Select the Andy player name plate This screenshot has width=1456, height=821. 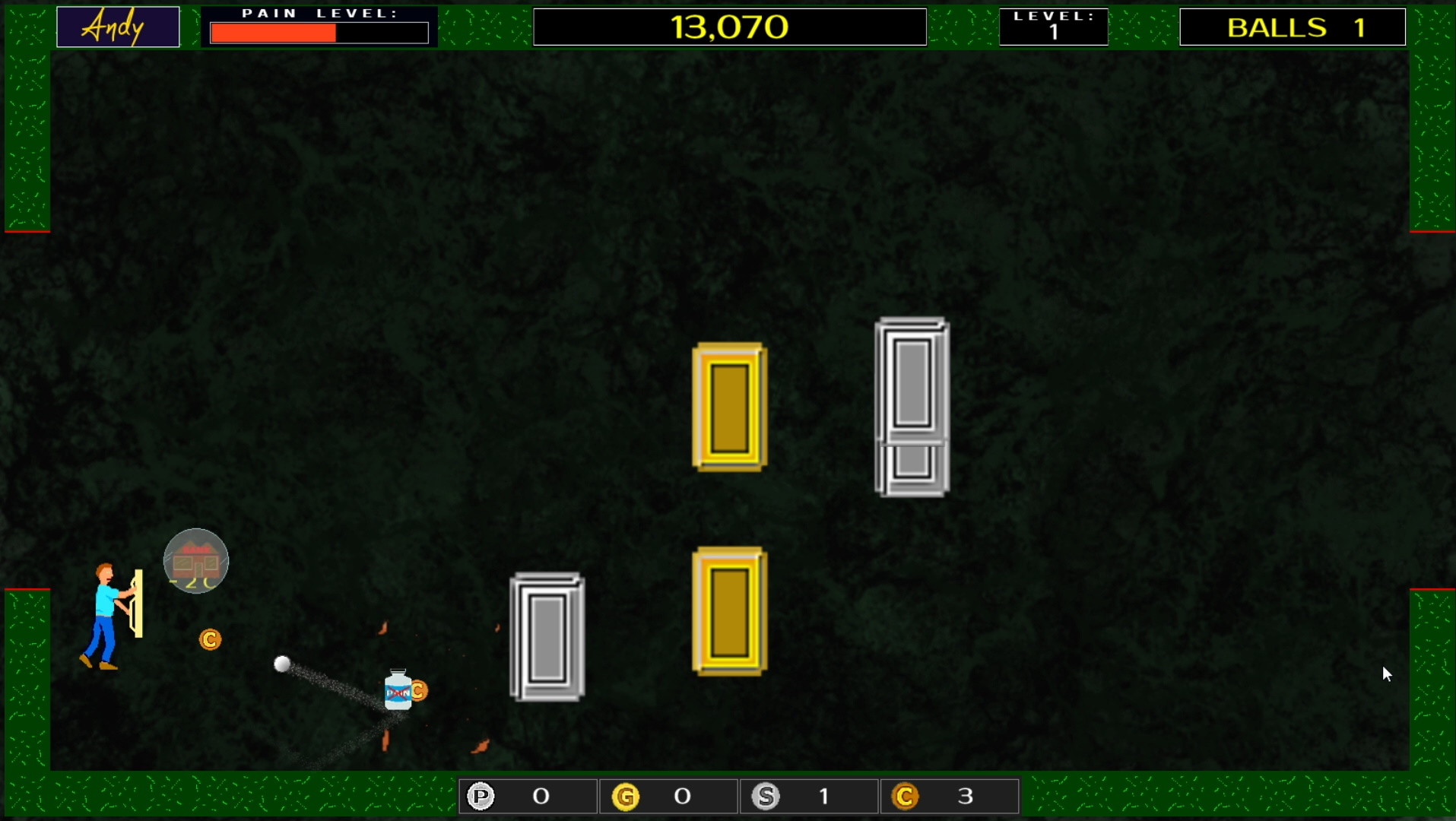(x=117, y=26)
